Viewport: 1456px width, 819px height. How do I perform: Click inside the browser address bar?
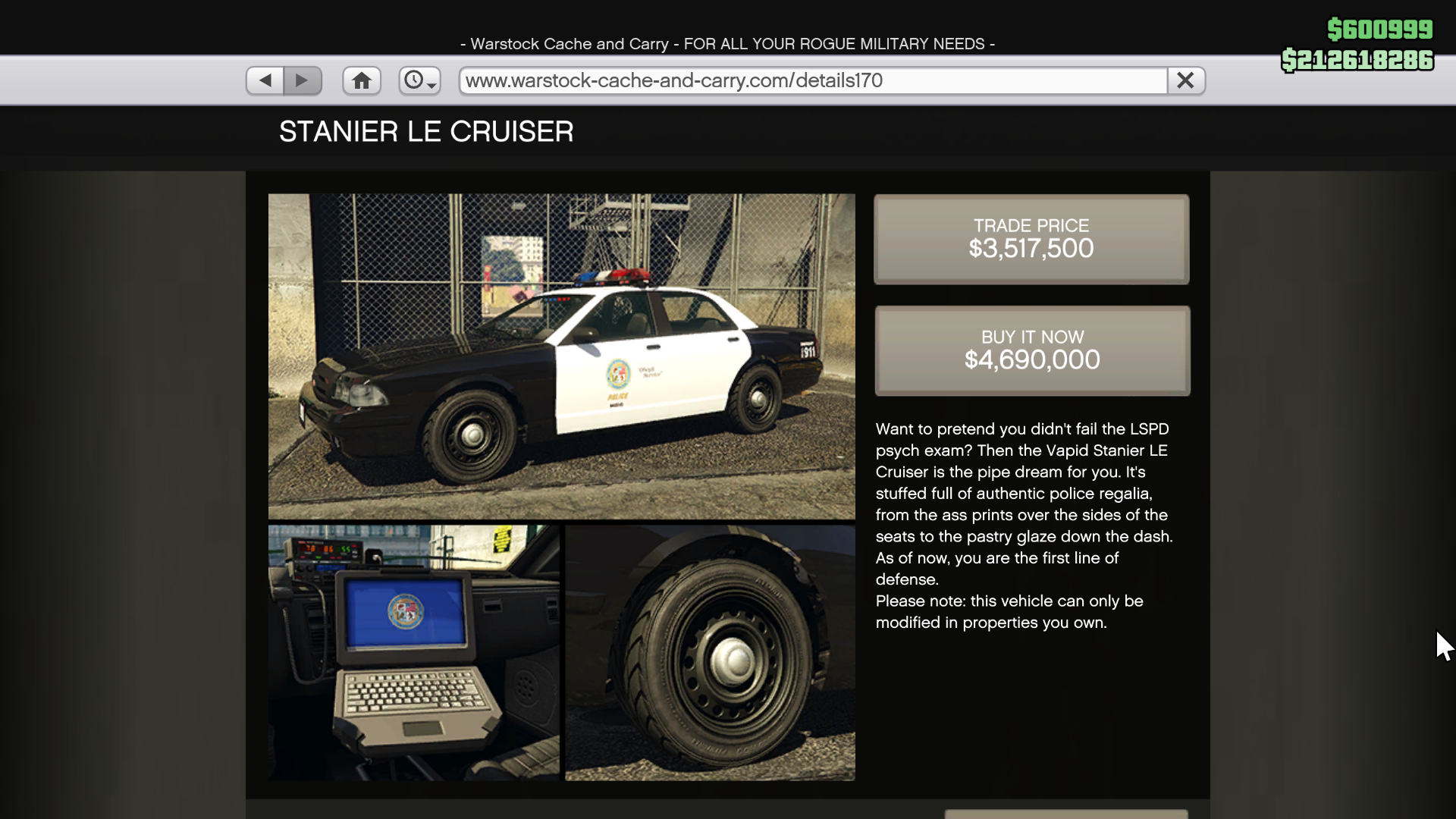(x=810, y=80)
